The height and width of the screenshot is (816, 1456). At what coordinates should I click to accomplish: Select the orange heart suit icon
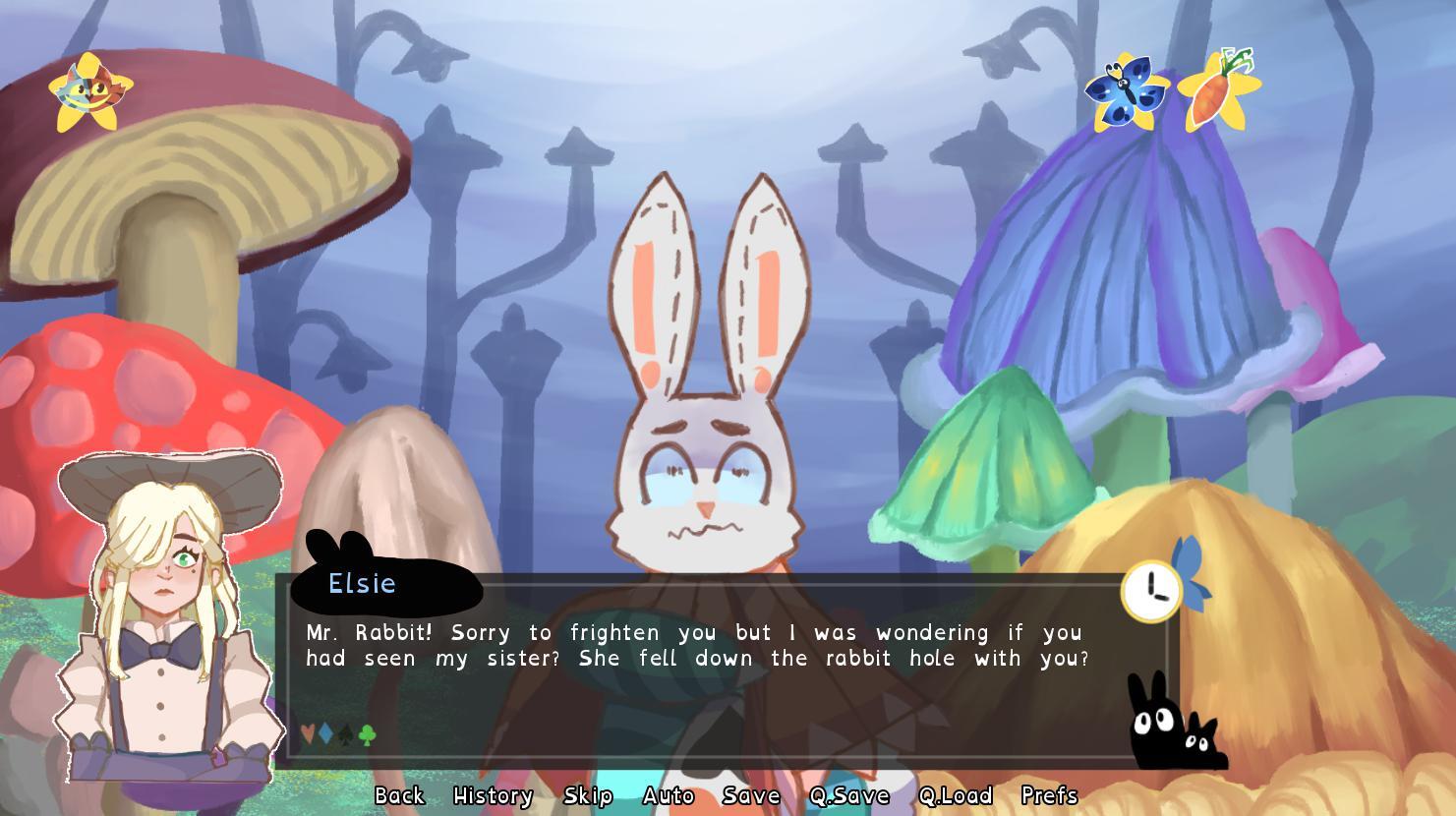click(x=308, y=733)
